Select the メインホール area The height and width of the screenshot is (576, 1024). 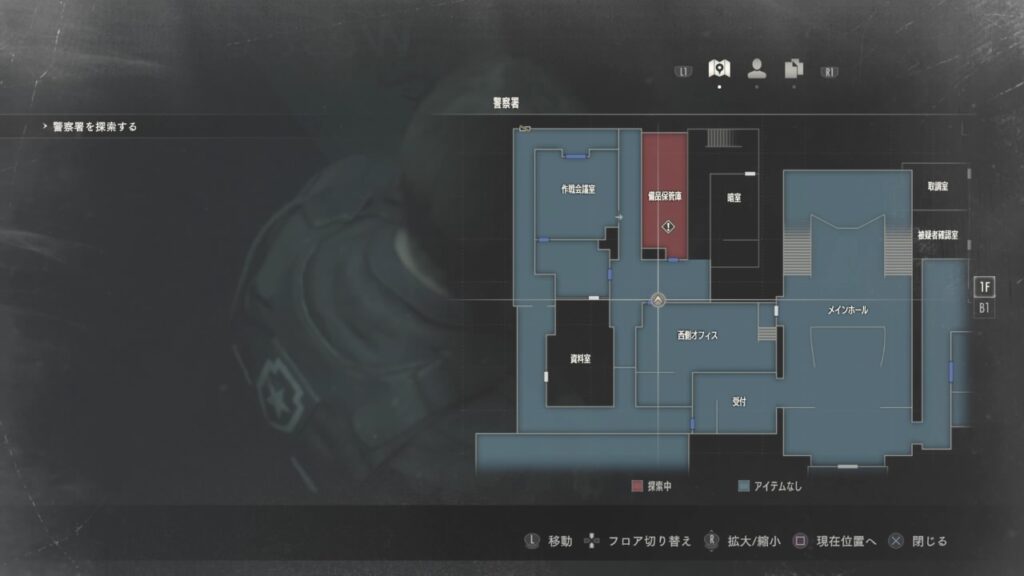pyautogui.click(x=847, y=311)
